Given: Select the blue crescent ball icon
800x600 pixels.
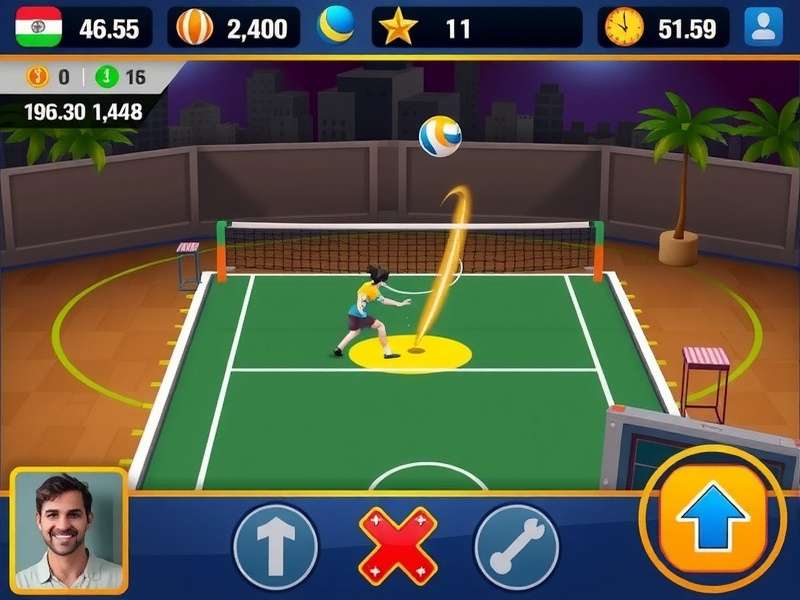Looking at the screenshot, I should [x=336, y=25].
